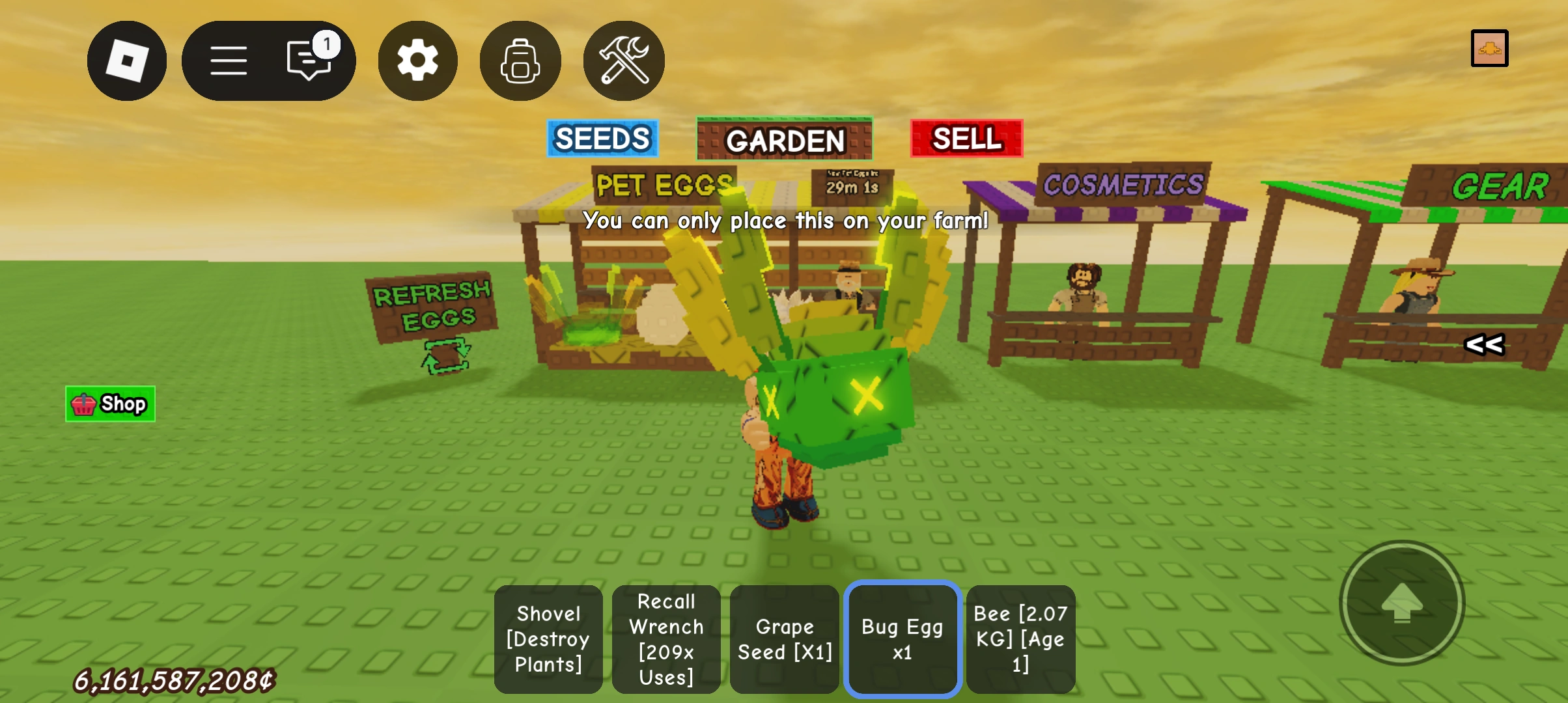Open the backpack inventory icon

[x=520, y=60]
